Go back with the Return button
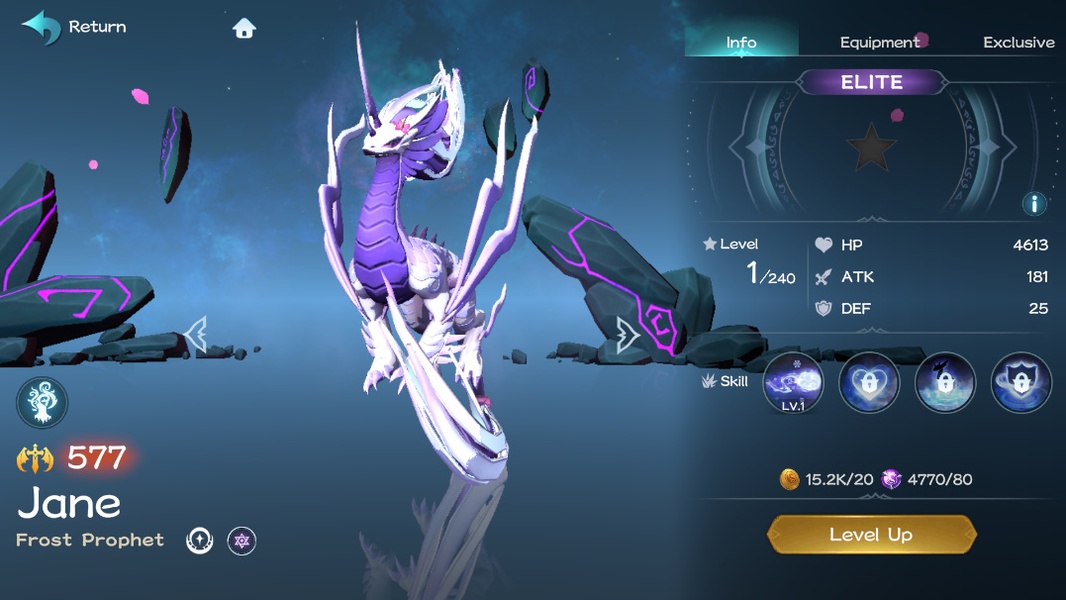This screenshot has width=1066, height=600. pos(74,27)
